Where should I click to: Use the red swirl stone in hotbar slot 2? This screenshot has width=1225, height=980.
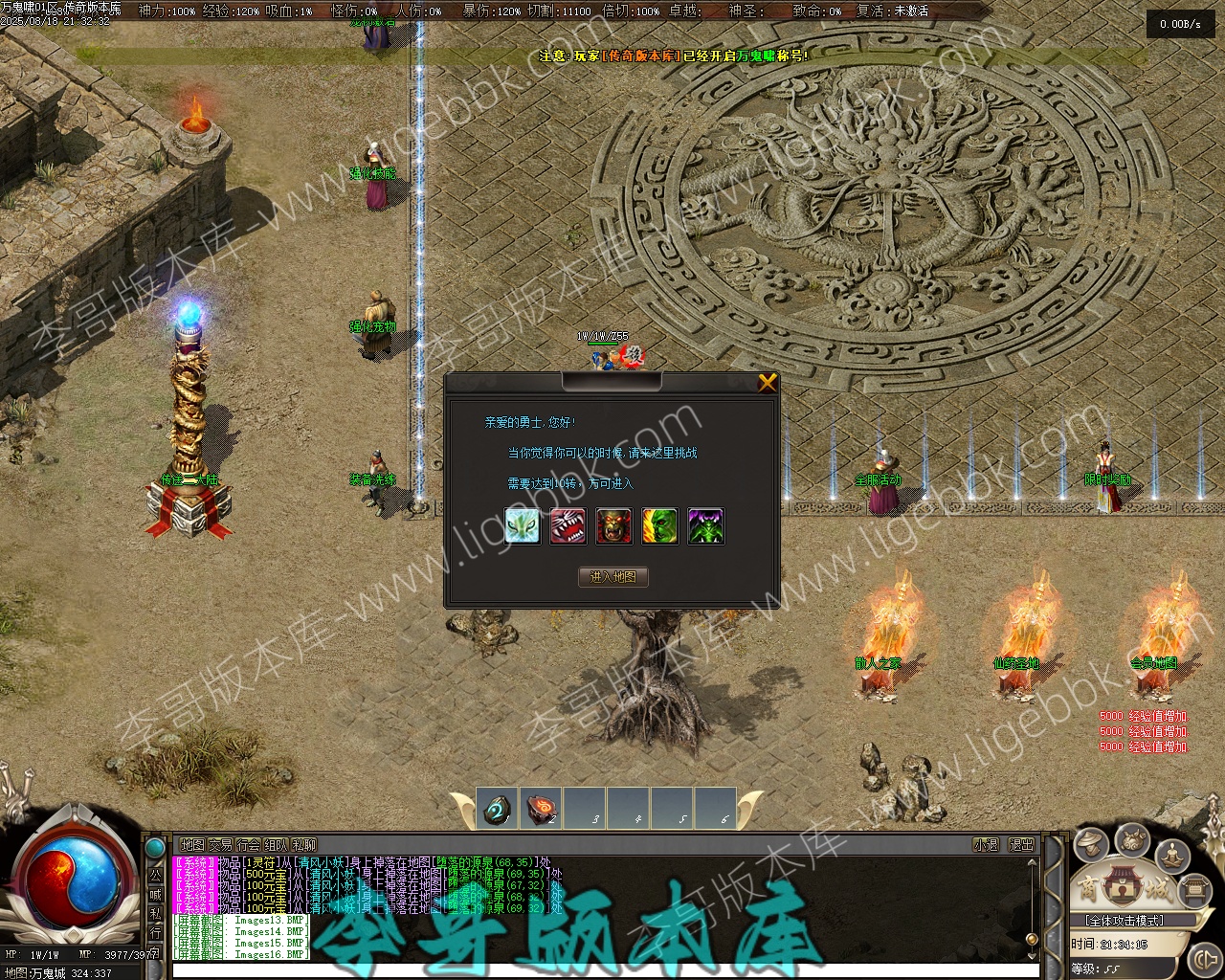click(542, 809)
